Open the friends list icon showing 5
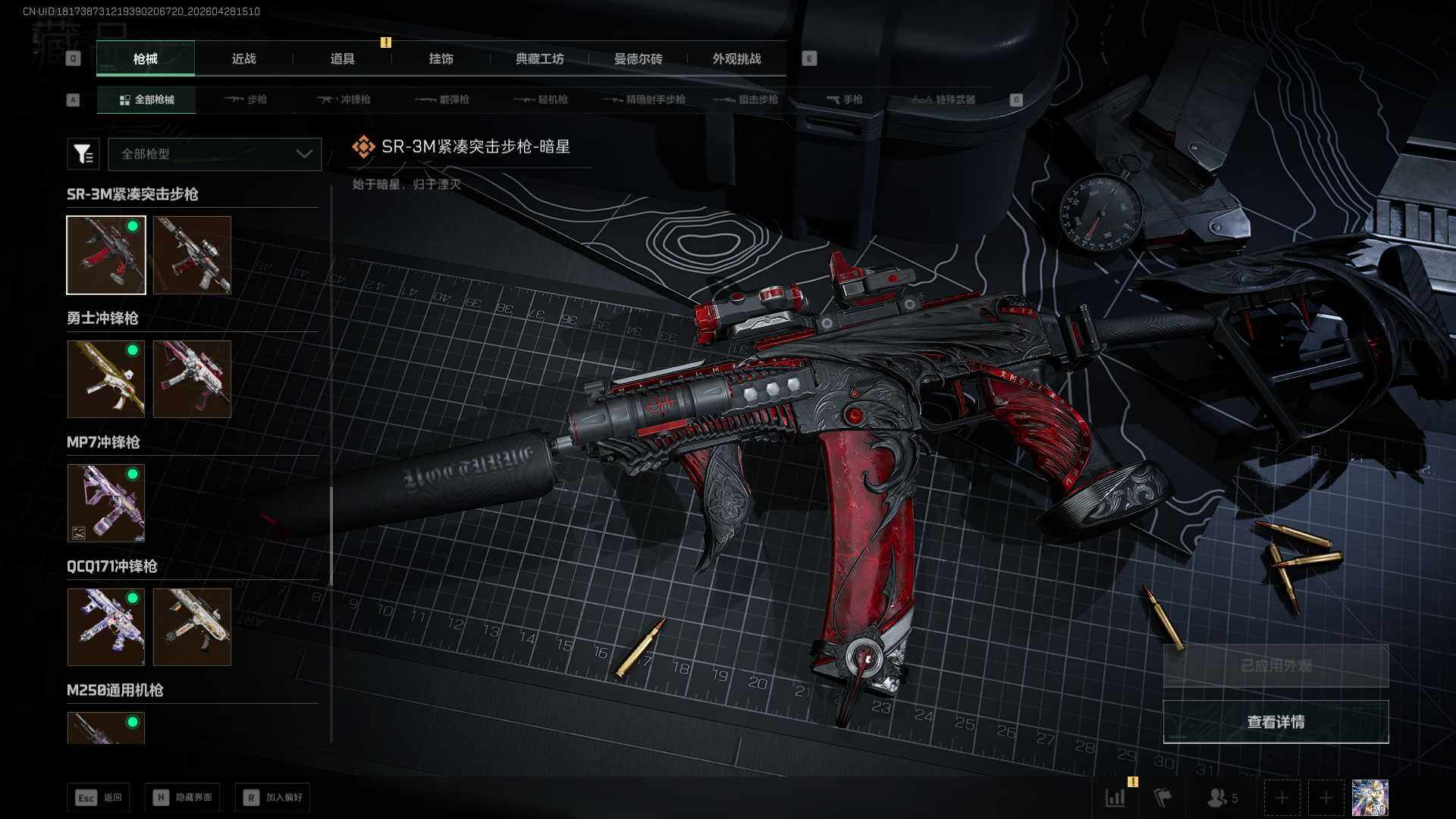Image resolution: width=1456 pixels, height=819 pixels. 1222,798
